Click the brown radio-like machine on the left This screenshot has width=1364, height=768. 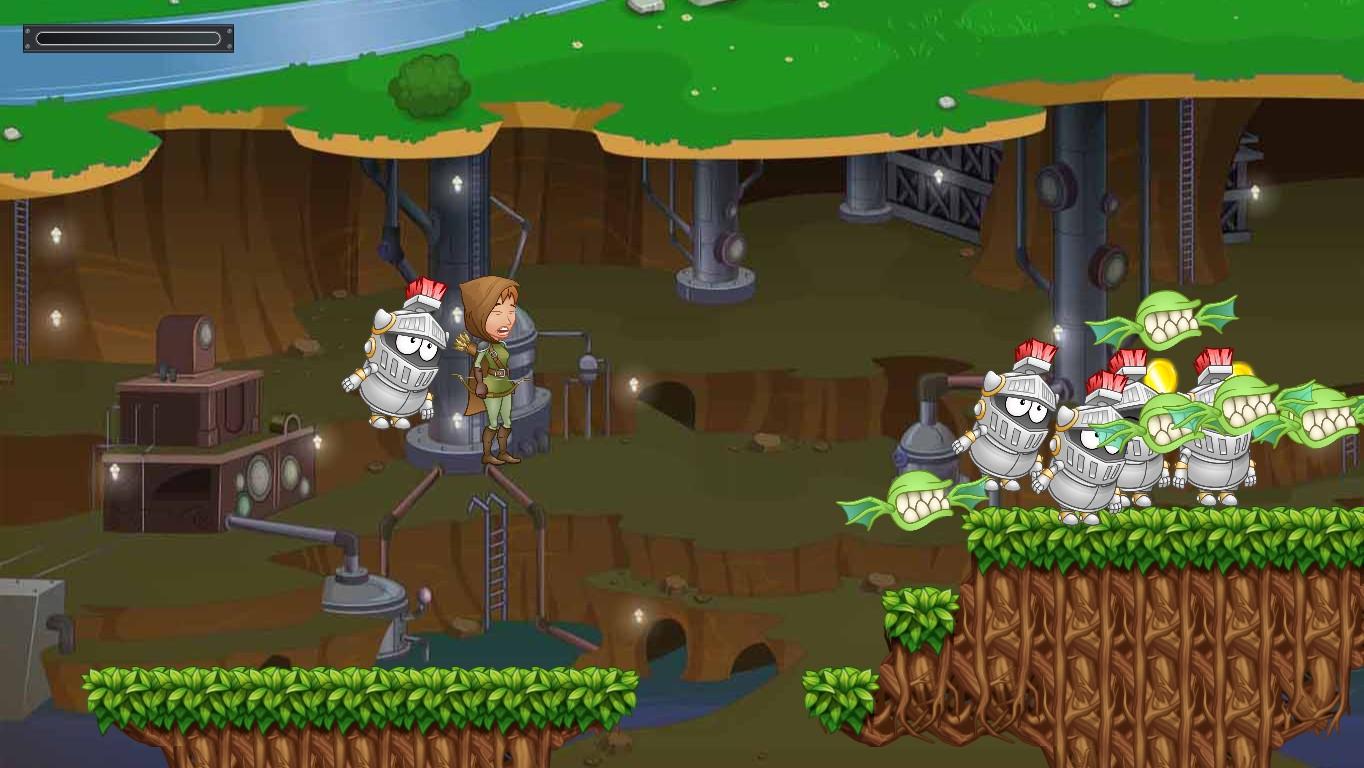(x=186, y=345)
